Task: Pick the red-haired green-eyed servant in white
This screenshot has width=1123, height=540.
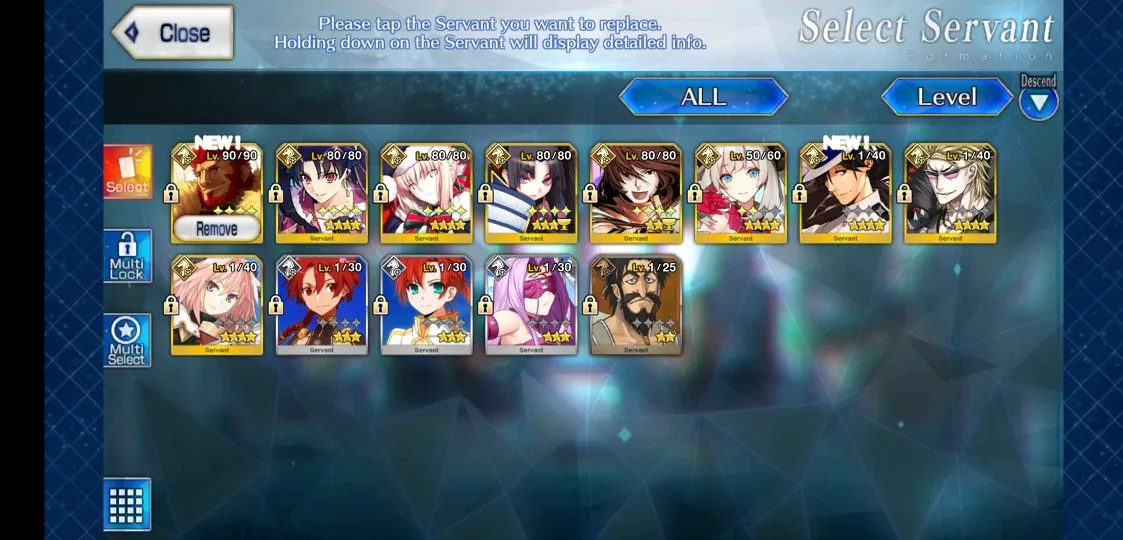Action: coord(426,305)
